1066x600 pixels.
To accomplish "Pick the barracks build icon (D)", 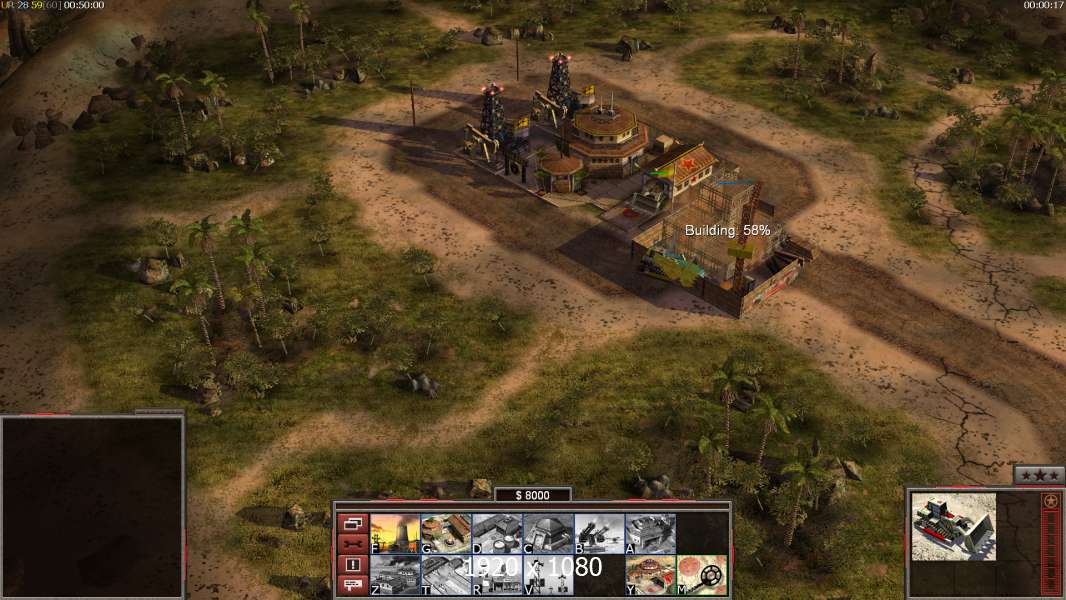I will (497, 533).
